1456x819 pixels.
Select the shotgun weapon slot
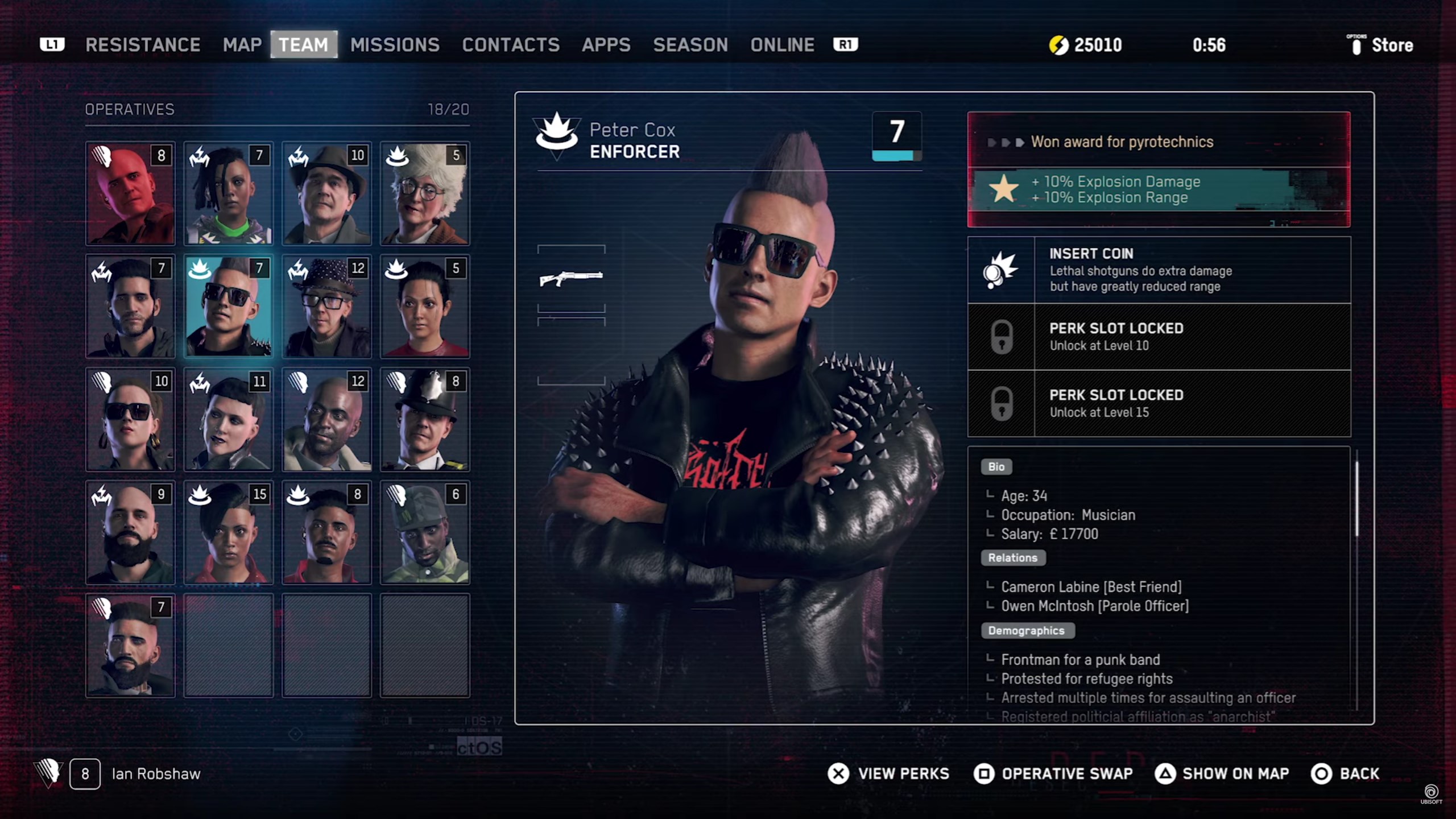pos(571,278)
